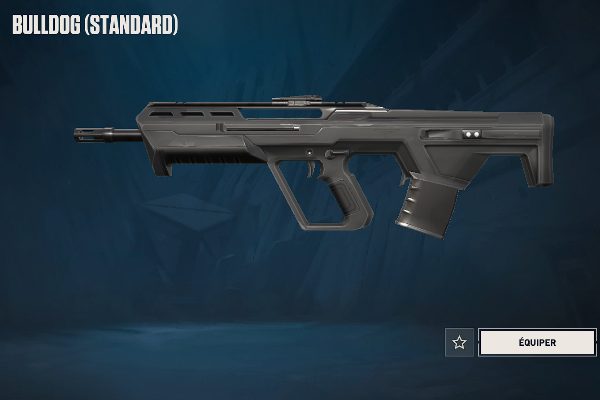This screenshot has height=400, width=600.
Task: Click the ÉQUIPER button
Action: coord(537,342)
